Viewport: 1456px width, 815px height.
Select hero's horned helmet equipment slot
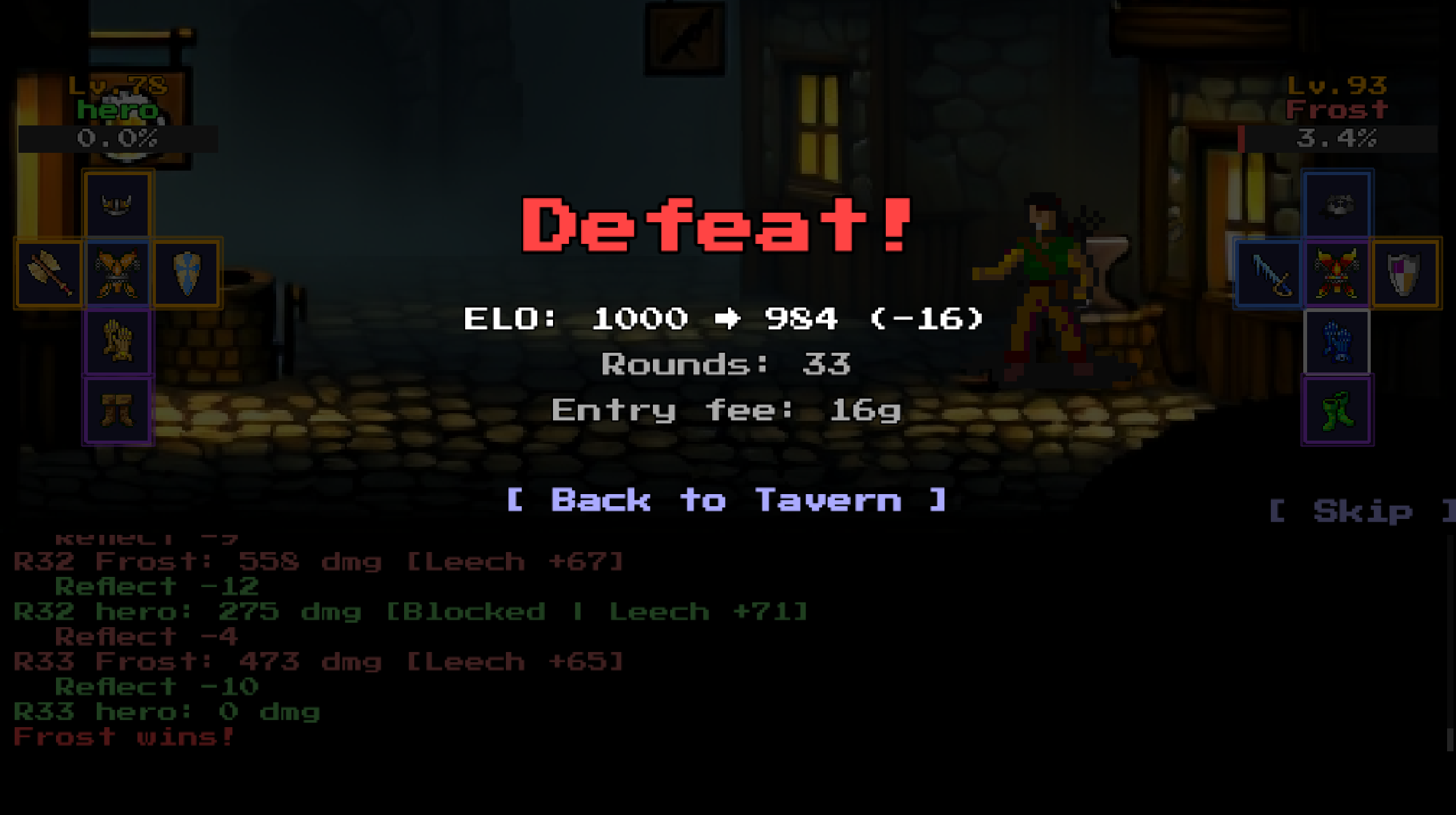118,204
